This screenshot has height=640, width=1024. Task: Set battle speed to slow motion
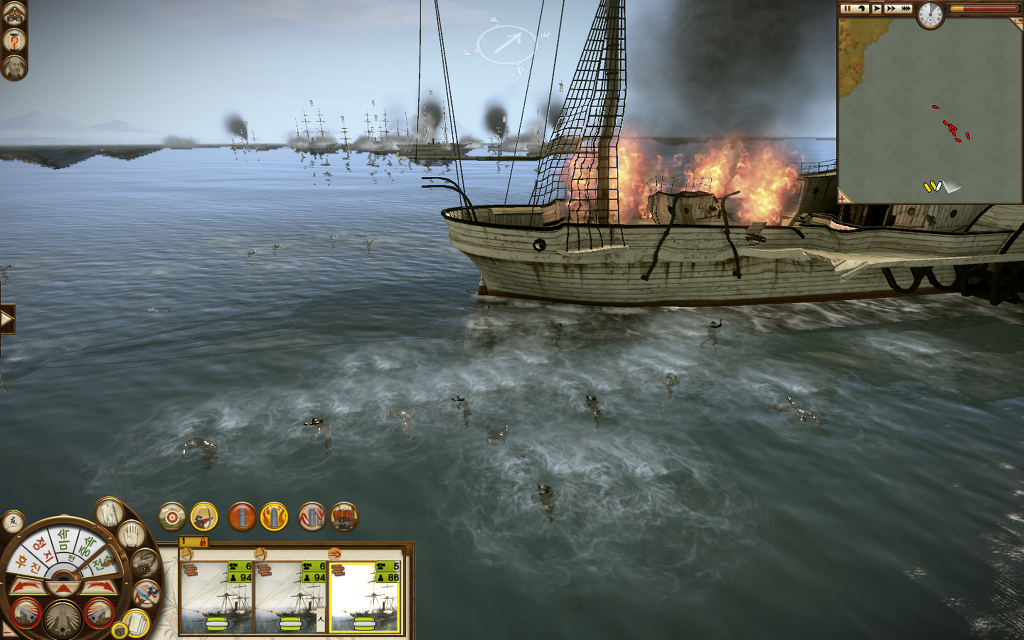pyautogui.click(x=861, y=8)
